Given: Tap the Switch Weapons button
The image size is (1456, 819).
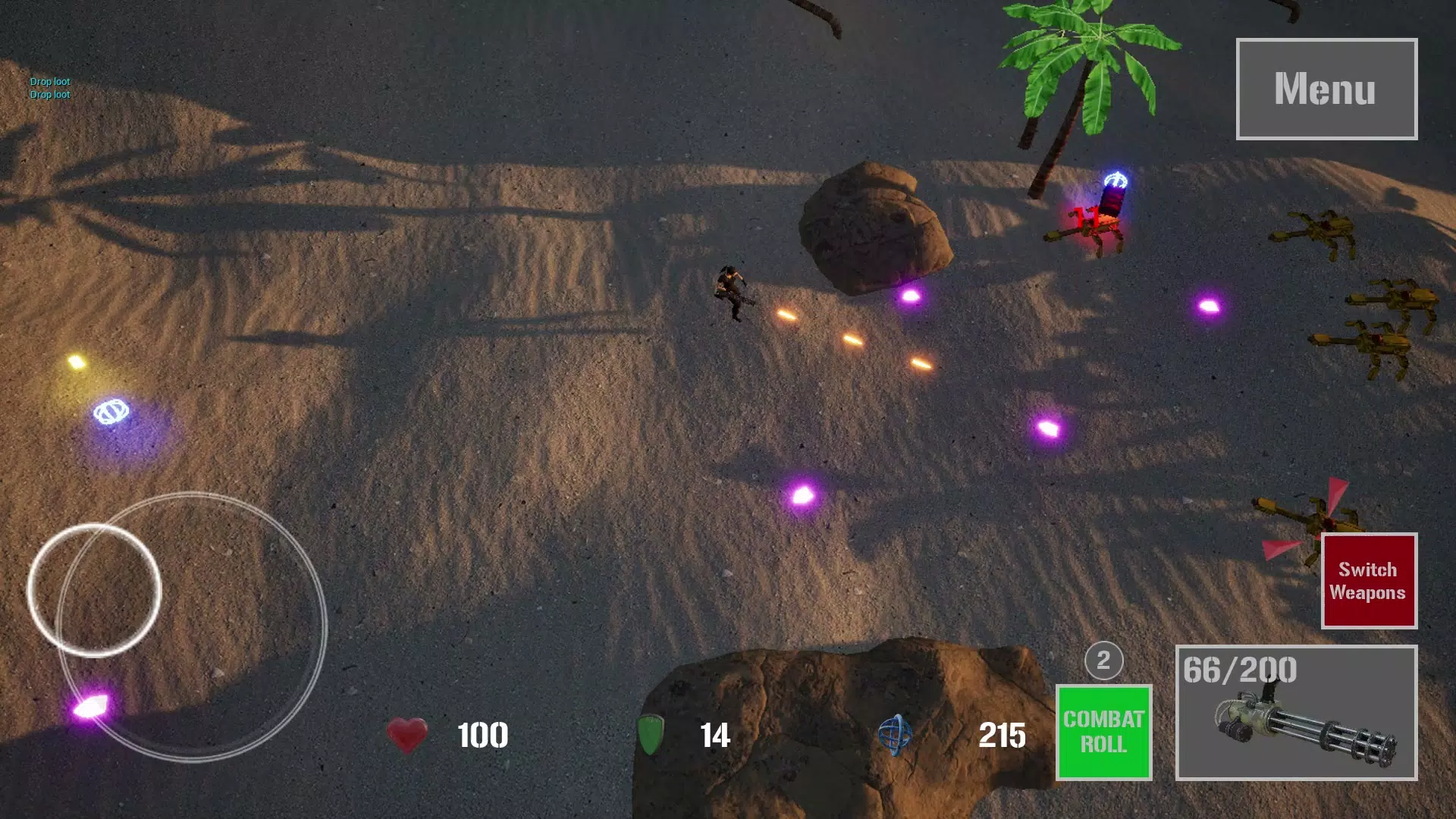Looking at the screenshot, I should pos(1368,581).
